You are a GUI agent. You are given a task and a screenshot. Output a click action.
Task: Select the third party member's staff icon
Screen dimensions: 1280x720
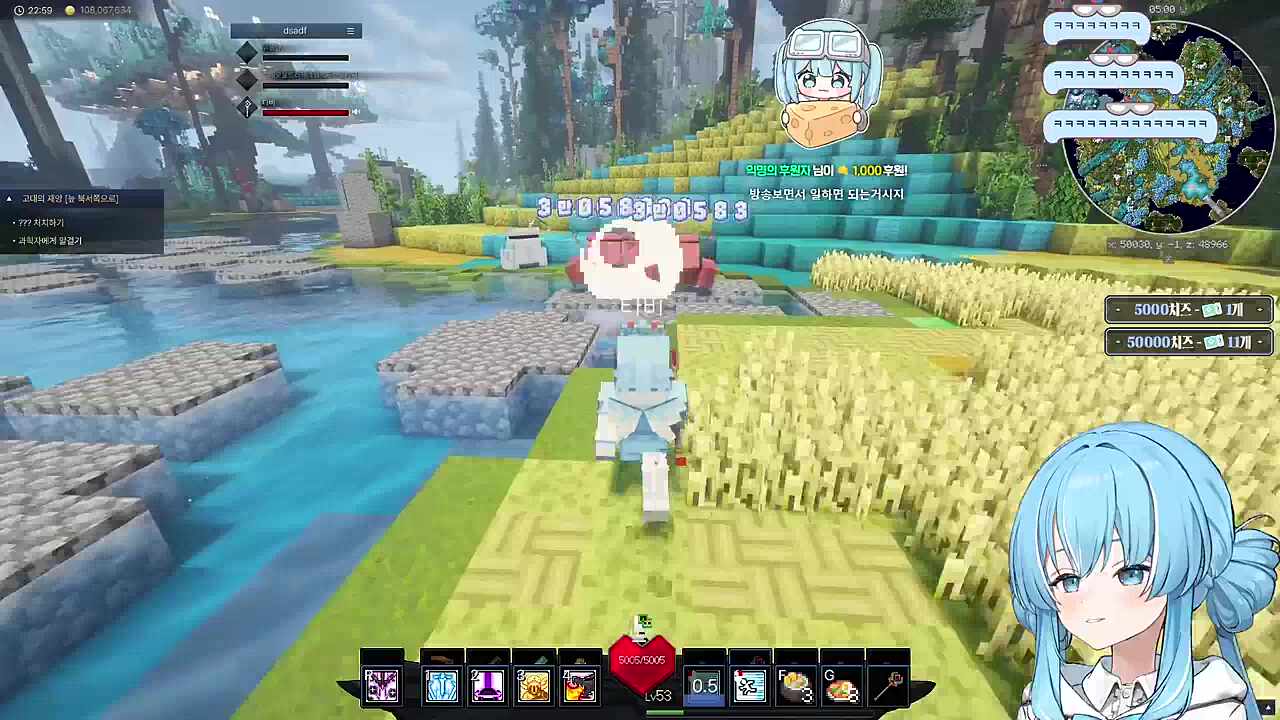(x=247, y=107)
